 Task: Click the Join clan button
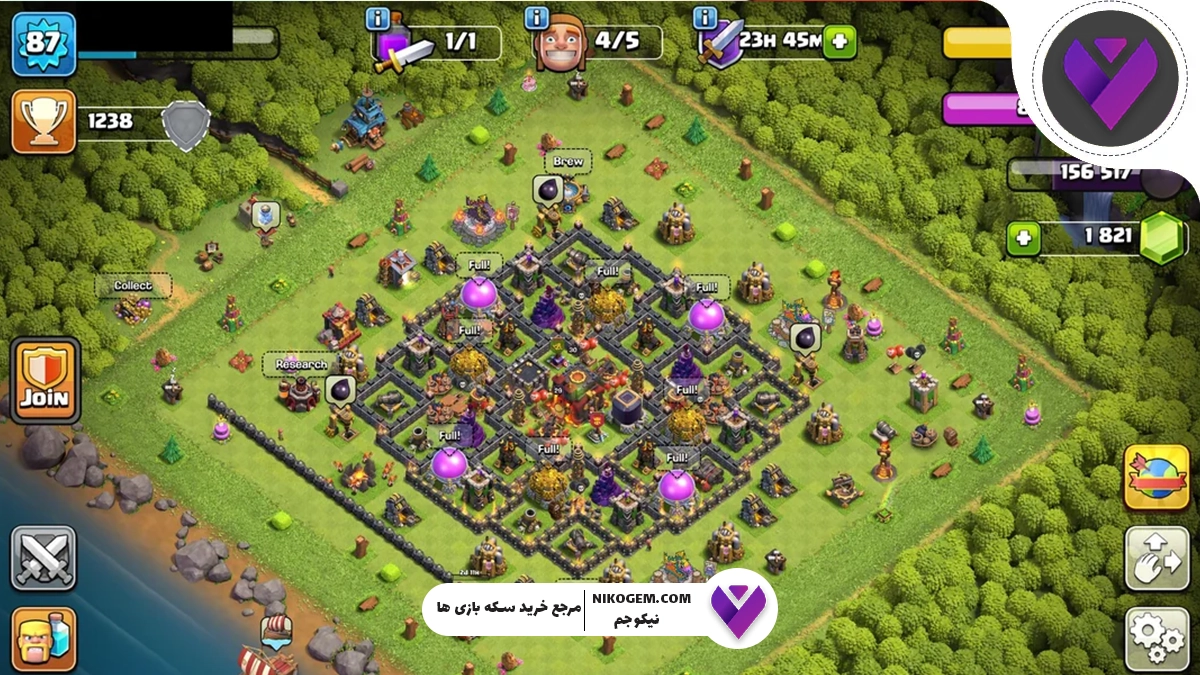pyautogui.click(x=44, y=378)
